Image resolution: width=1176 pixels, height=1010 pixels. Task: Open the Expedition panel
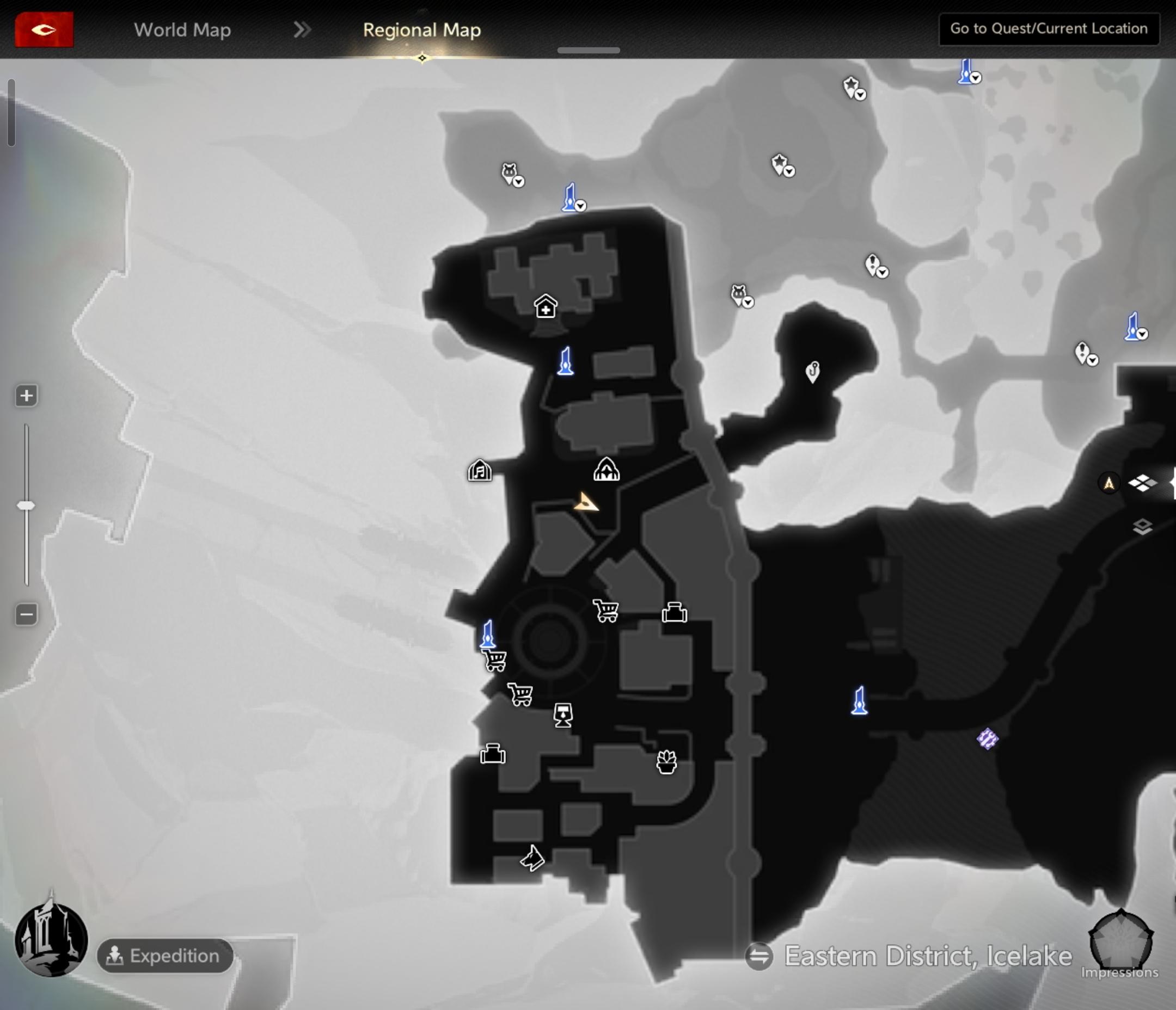[x=165, y=956]
